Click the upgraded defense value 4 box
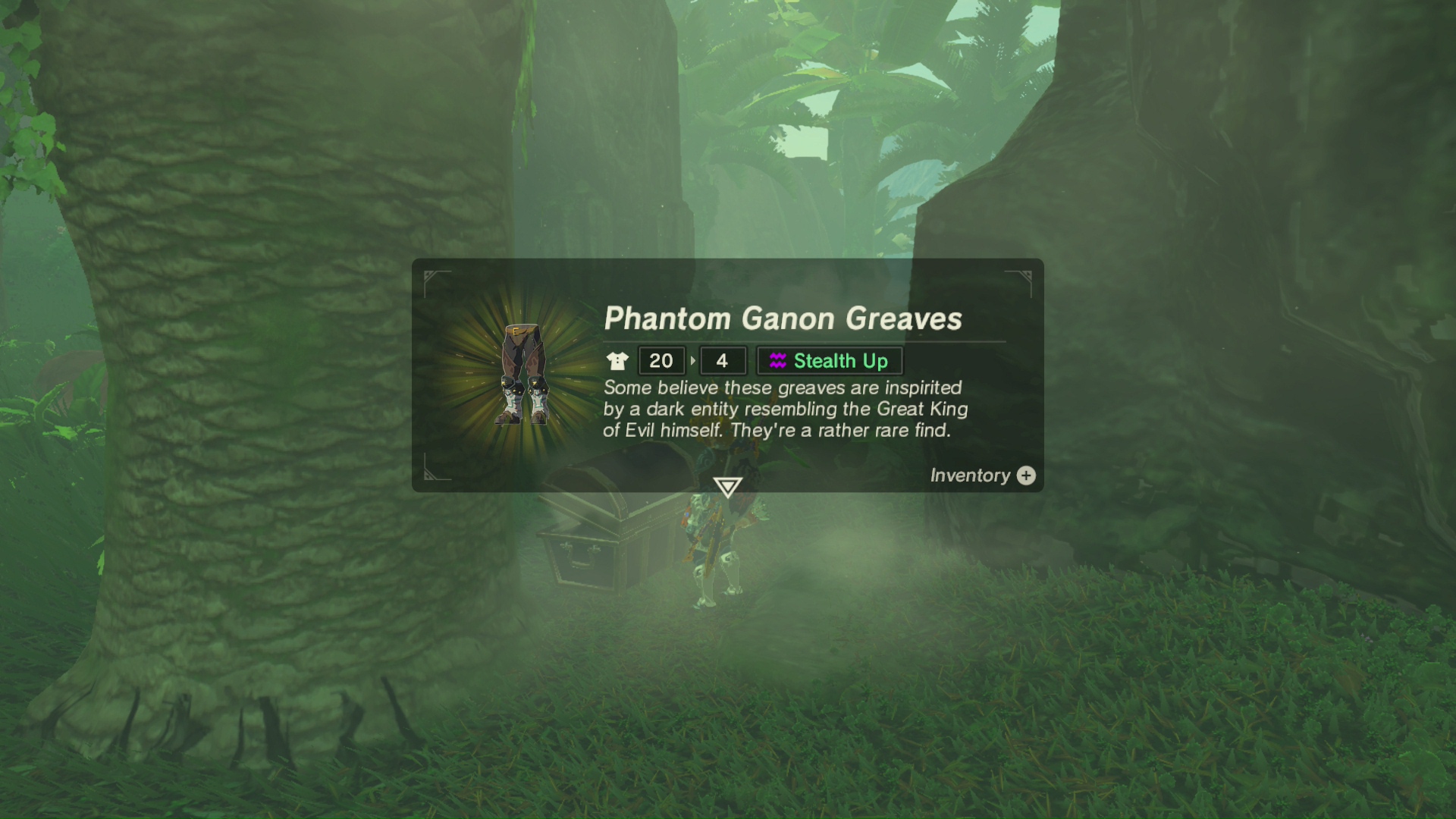Screen dimensions: 1456x819 [x=723, y=361]
